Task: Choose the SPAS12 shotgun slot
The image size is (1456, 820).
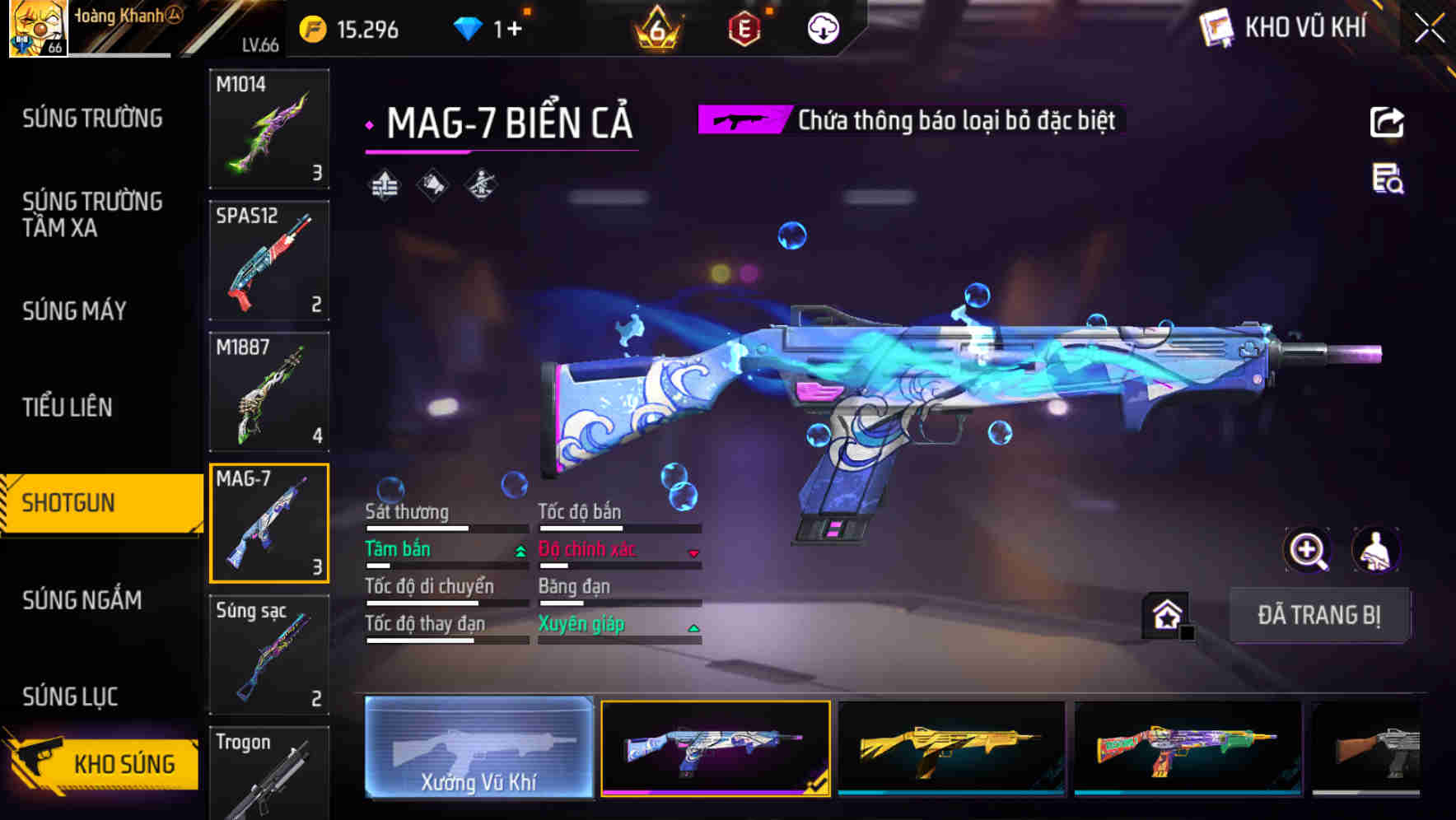Action: tap(269, 260)
